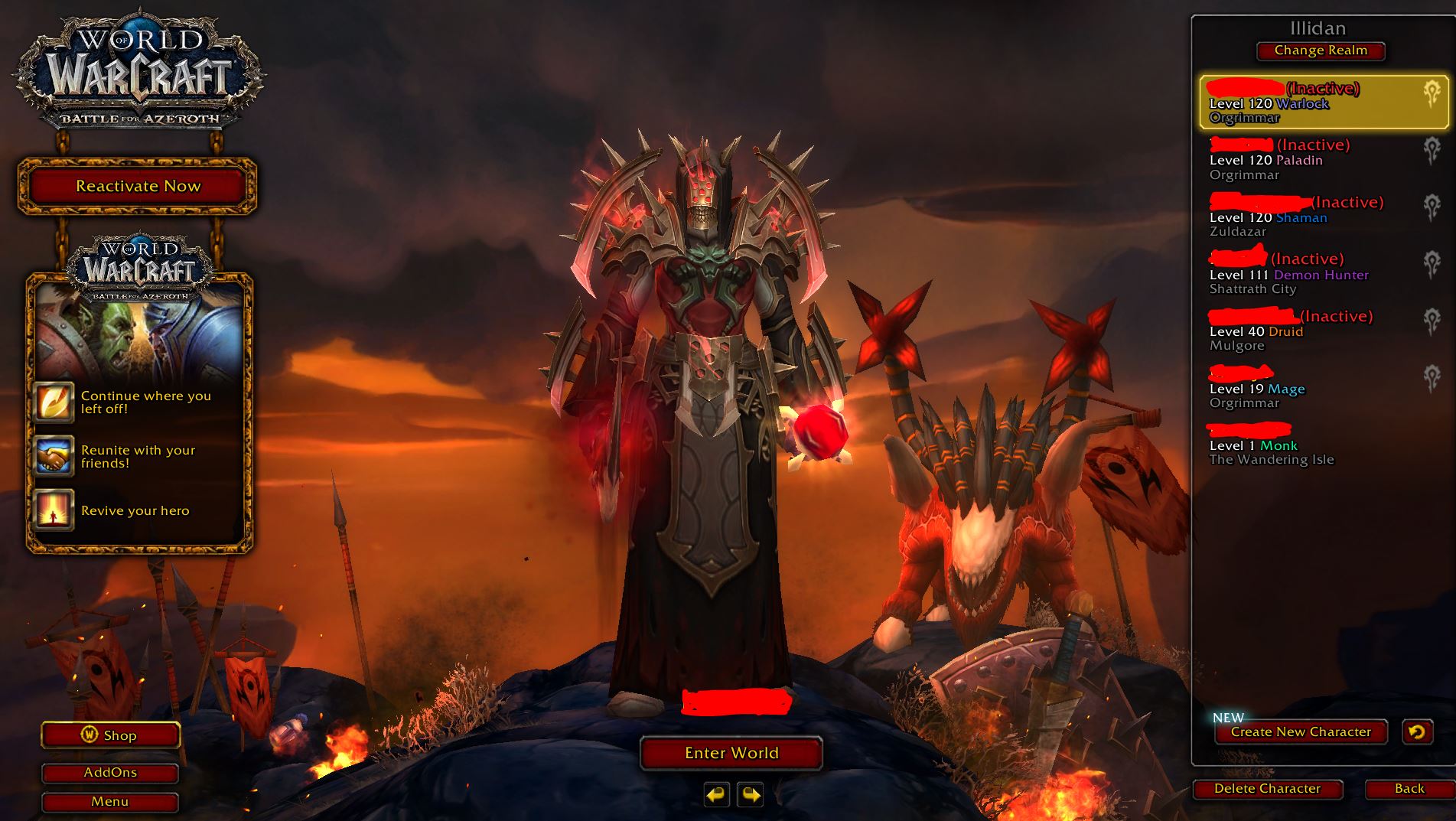
Task: Open the Menu options
Action: 109,802
